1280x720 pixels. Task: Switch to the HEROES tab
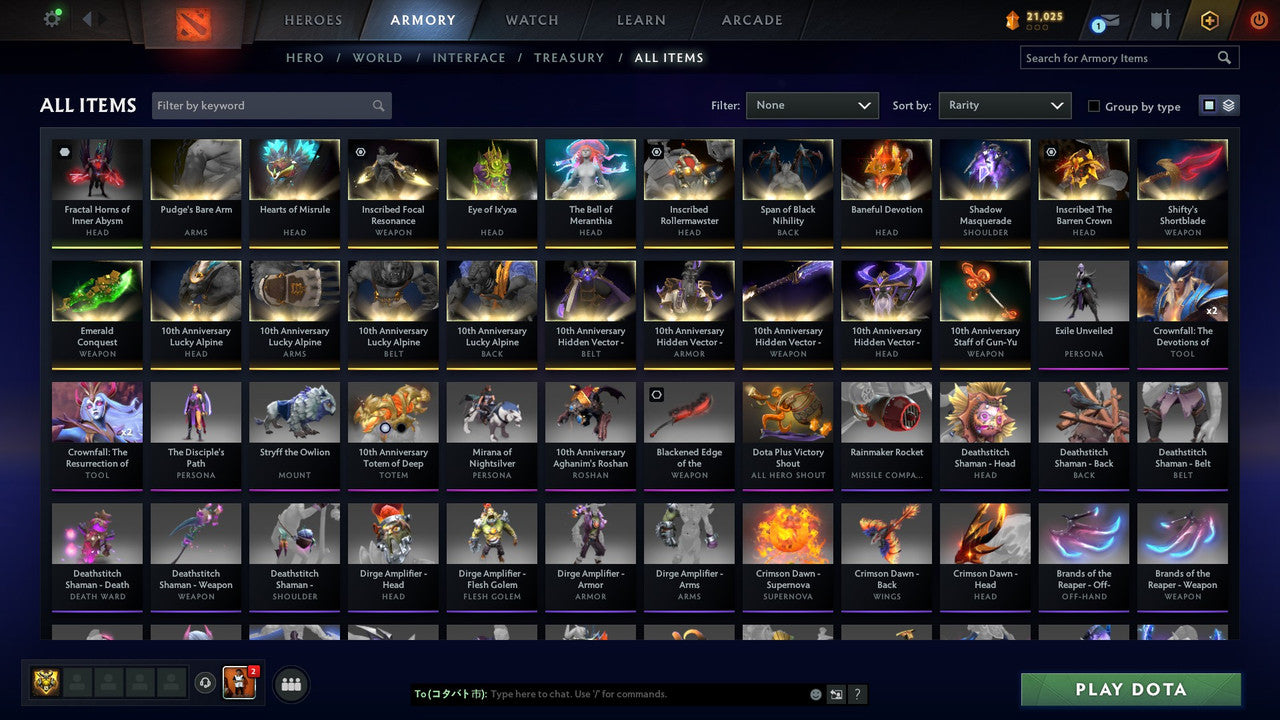pos(313,19)
